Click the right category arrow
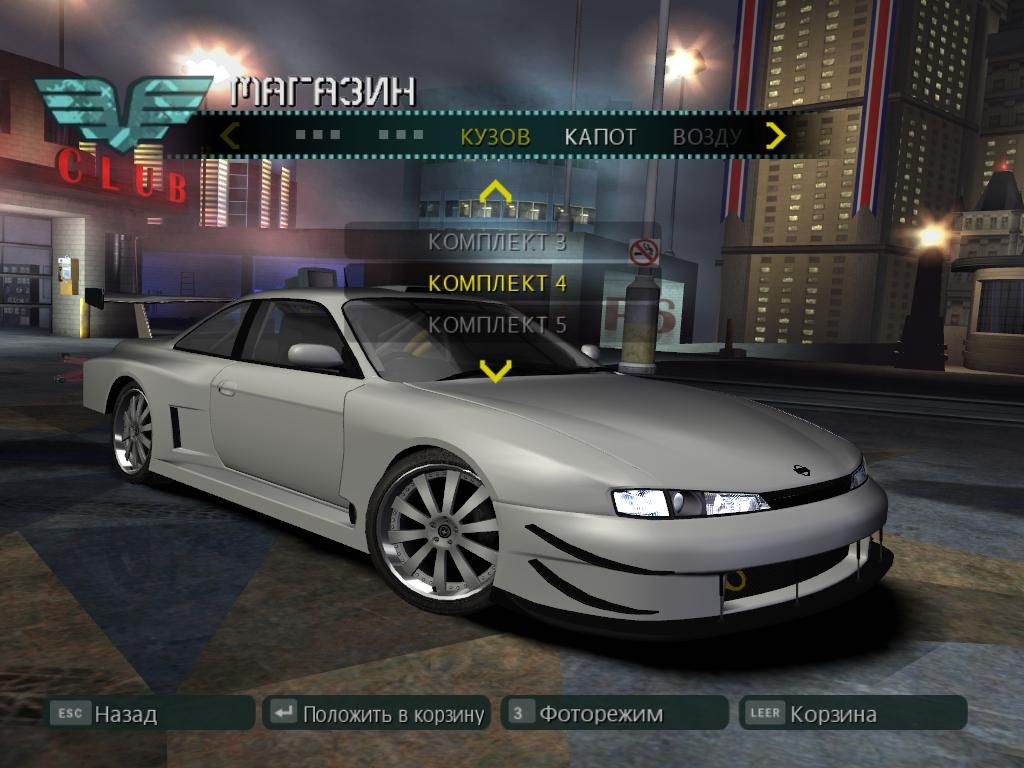1024x768 pixels. click(775, 135)
